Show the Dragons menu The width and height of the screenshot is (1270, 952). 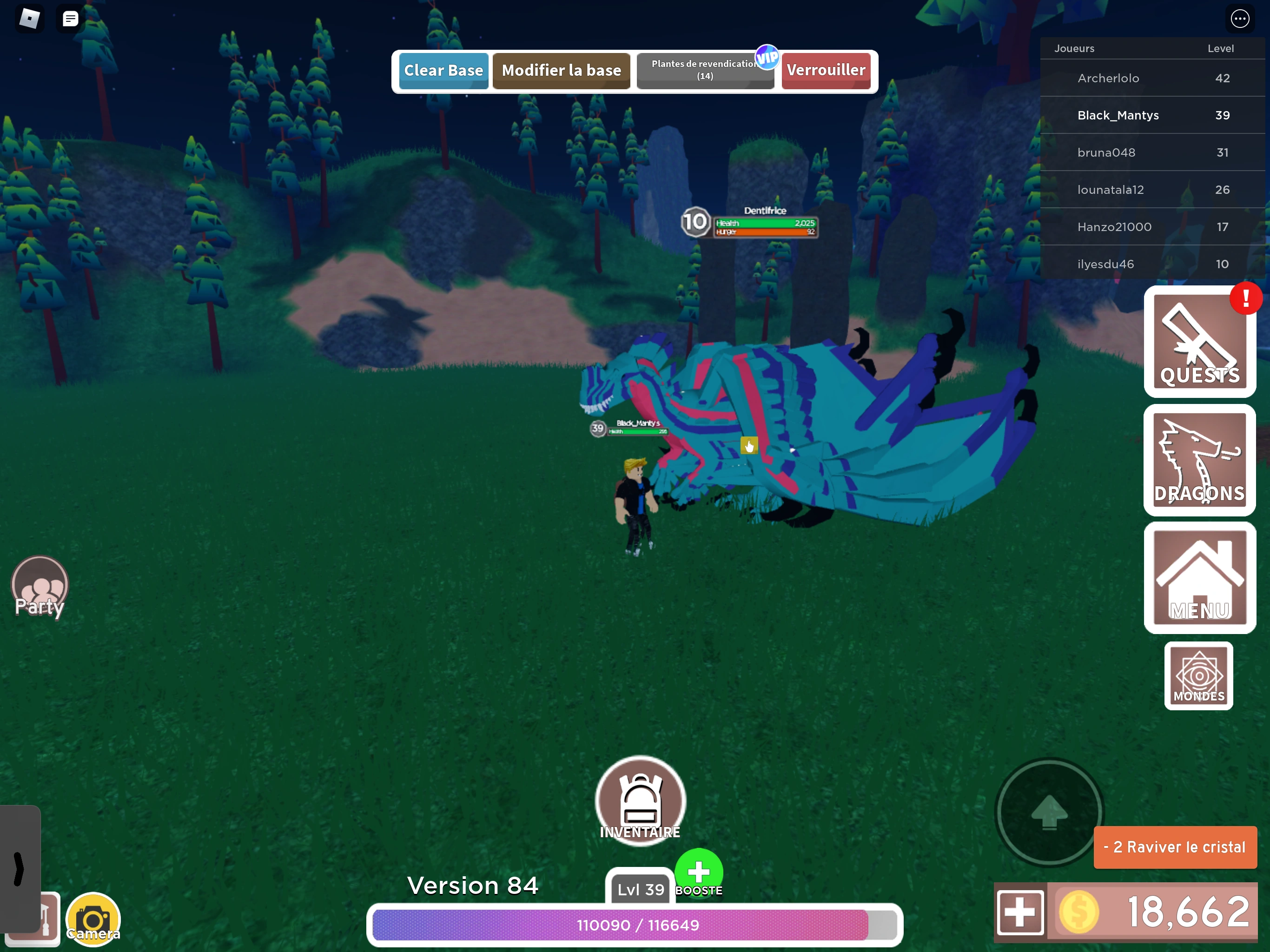(1199, 460)
